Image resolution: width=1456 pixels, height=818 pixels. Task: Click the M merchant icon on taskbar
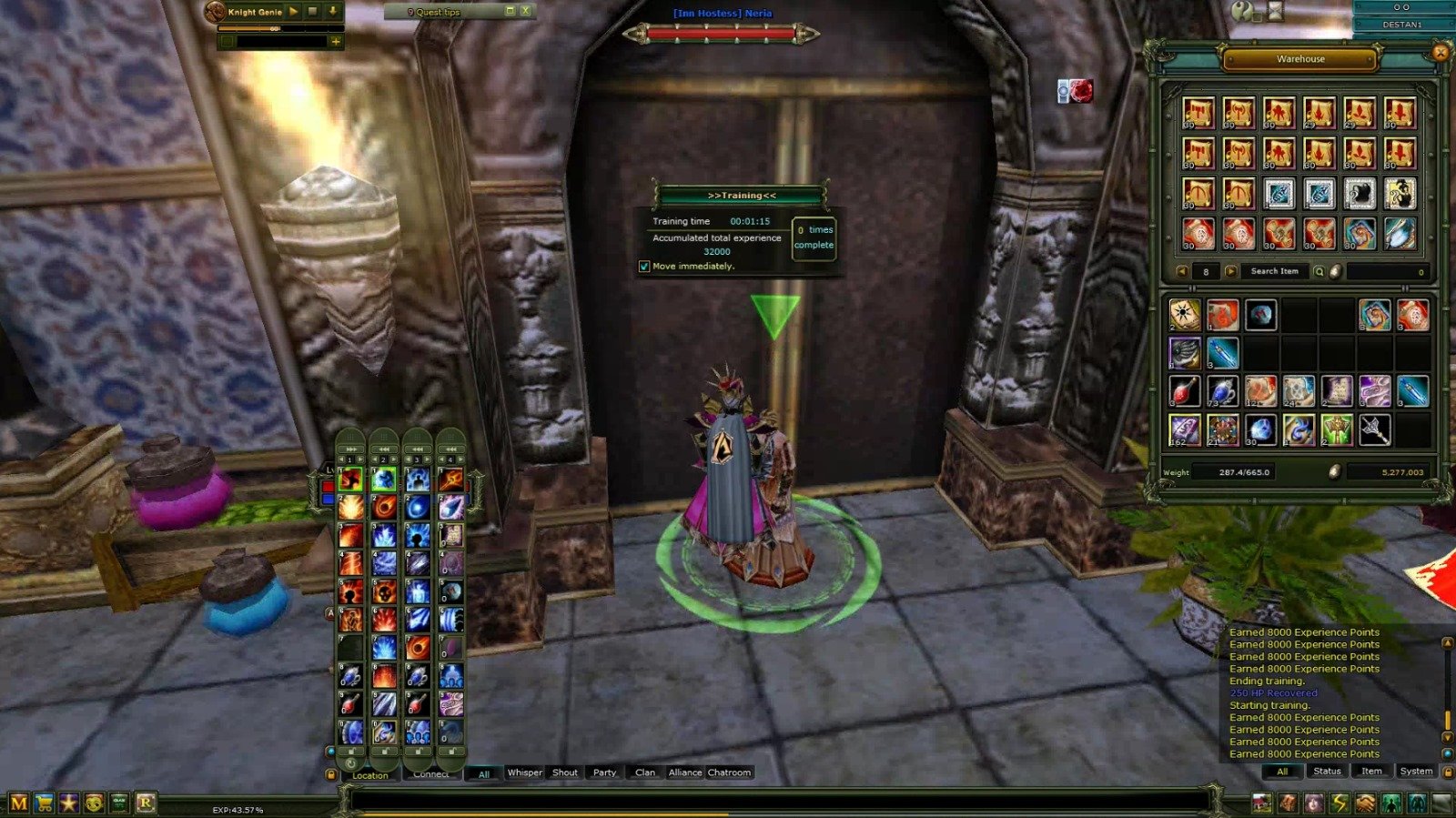pyautogui.click(x=18, y=802)
